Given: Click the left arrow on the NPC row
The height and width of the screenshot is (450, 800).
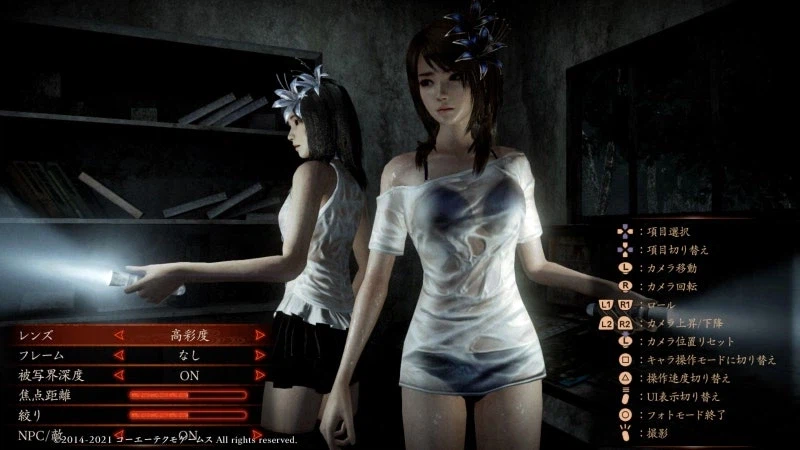Looking at the screenshot, I should click(119, 434).
